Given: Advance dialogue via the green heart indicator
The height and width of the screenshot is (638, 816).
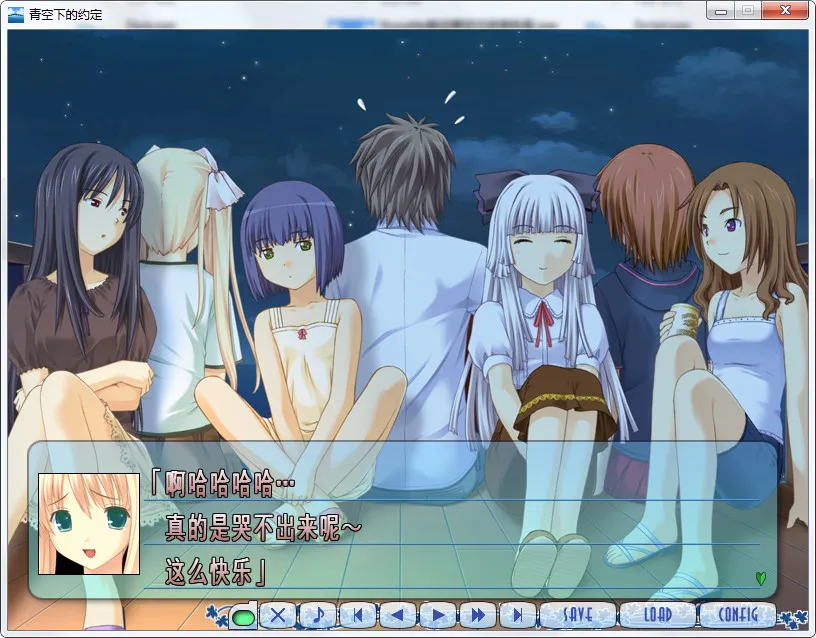Looking at the screenshot, I should click(760, 578).
